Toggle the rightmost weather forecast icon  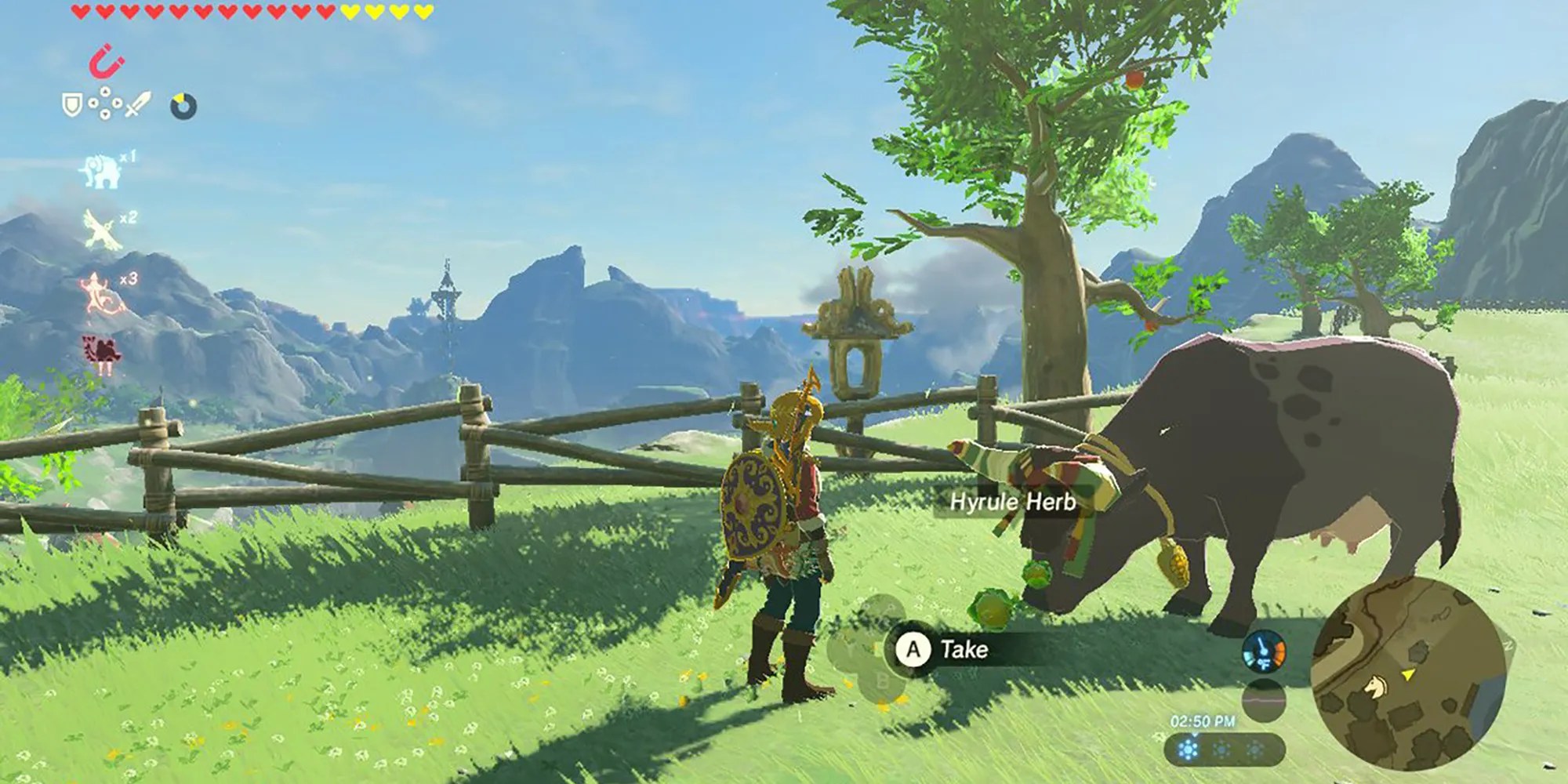(1255, 750)
